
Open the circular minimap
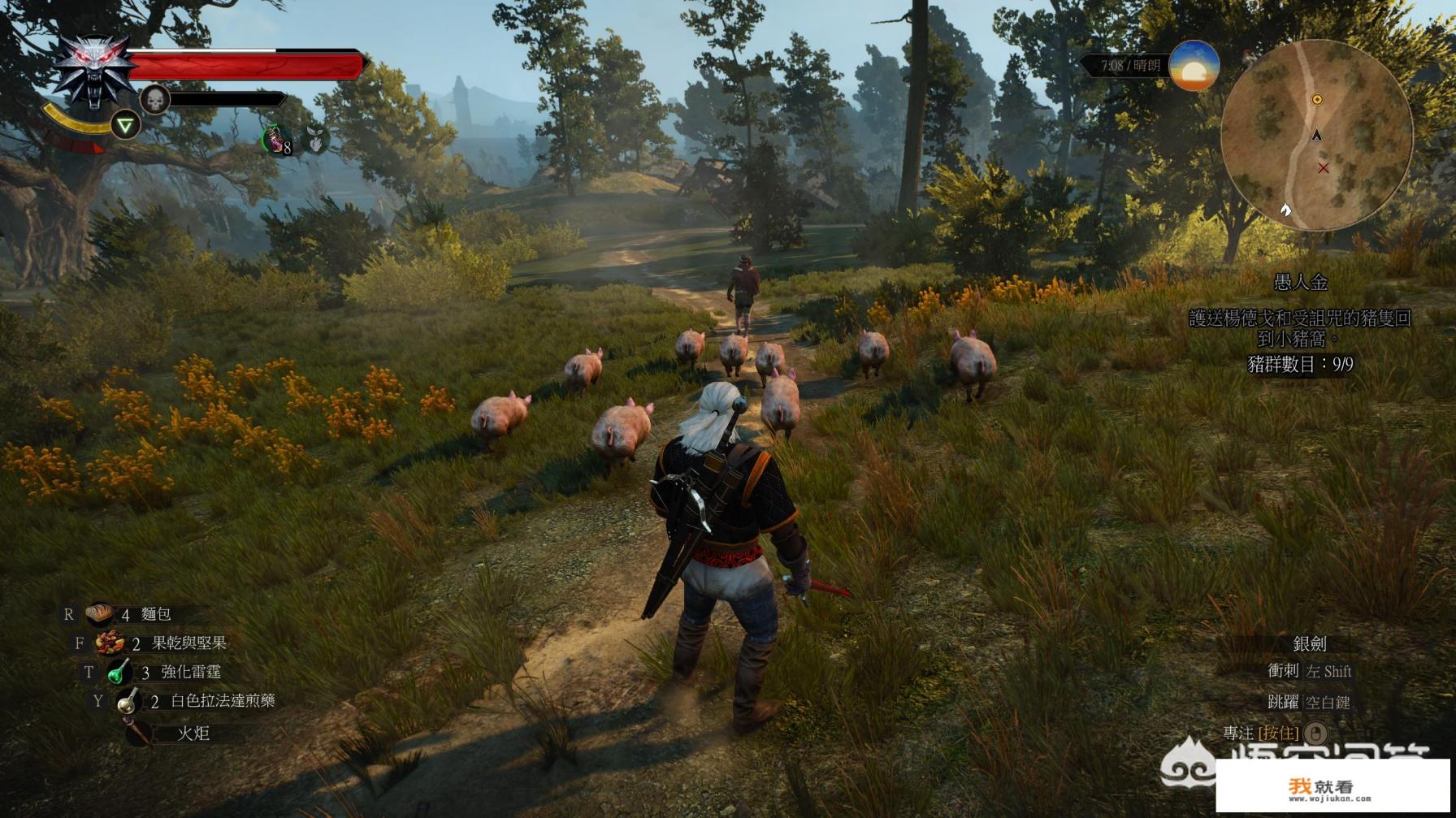(1316, 135)
